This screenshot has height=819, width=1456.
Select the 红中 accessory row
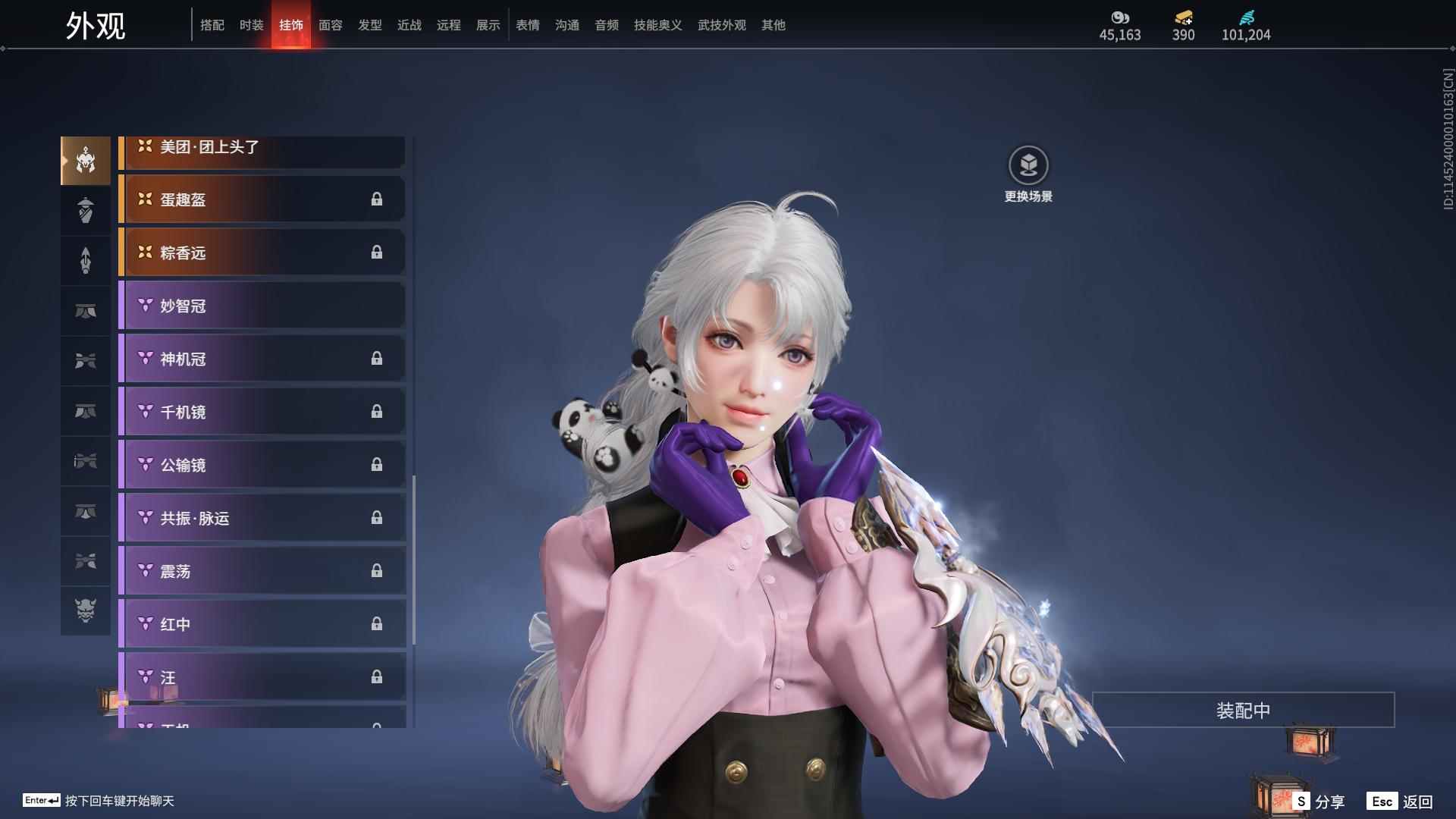(262, 624)
